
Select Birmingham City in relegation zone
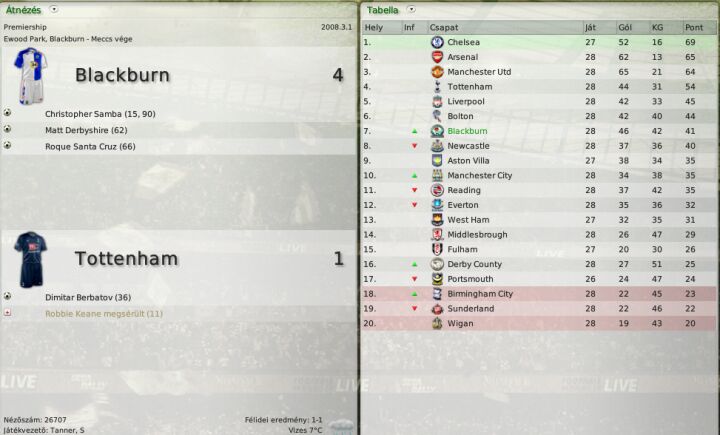tap(480, 294)
